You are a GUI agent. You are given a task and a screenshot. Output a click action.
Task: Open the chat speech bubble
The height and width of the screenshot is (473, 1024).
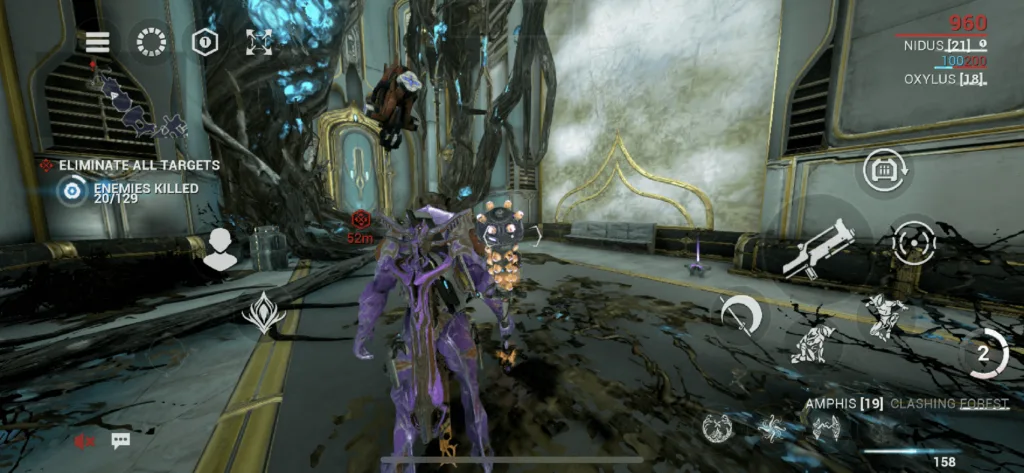tap(120, 440)
